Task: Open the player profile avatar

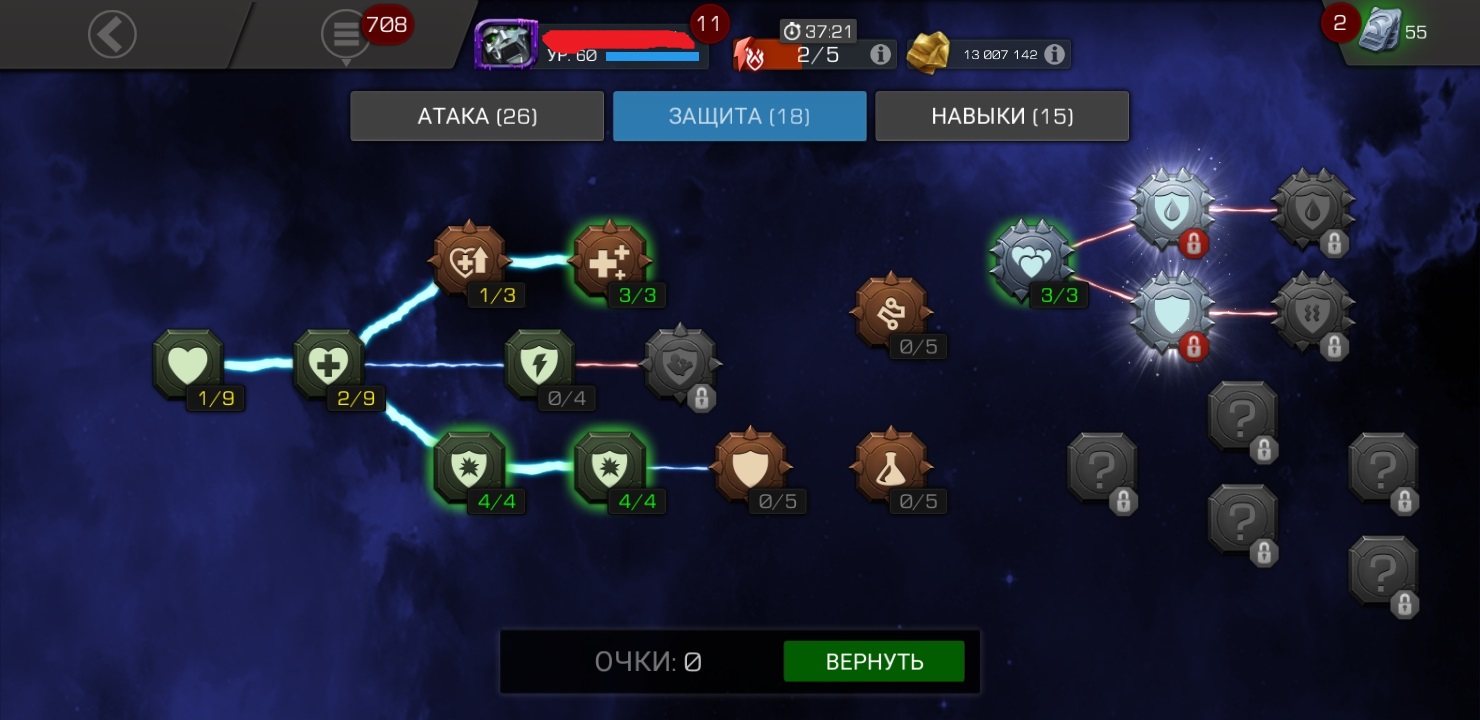Action: pos(506,45)
